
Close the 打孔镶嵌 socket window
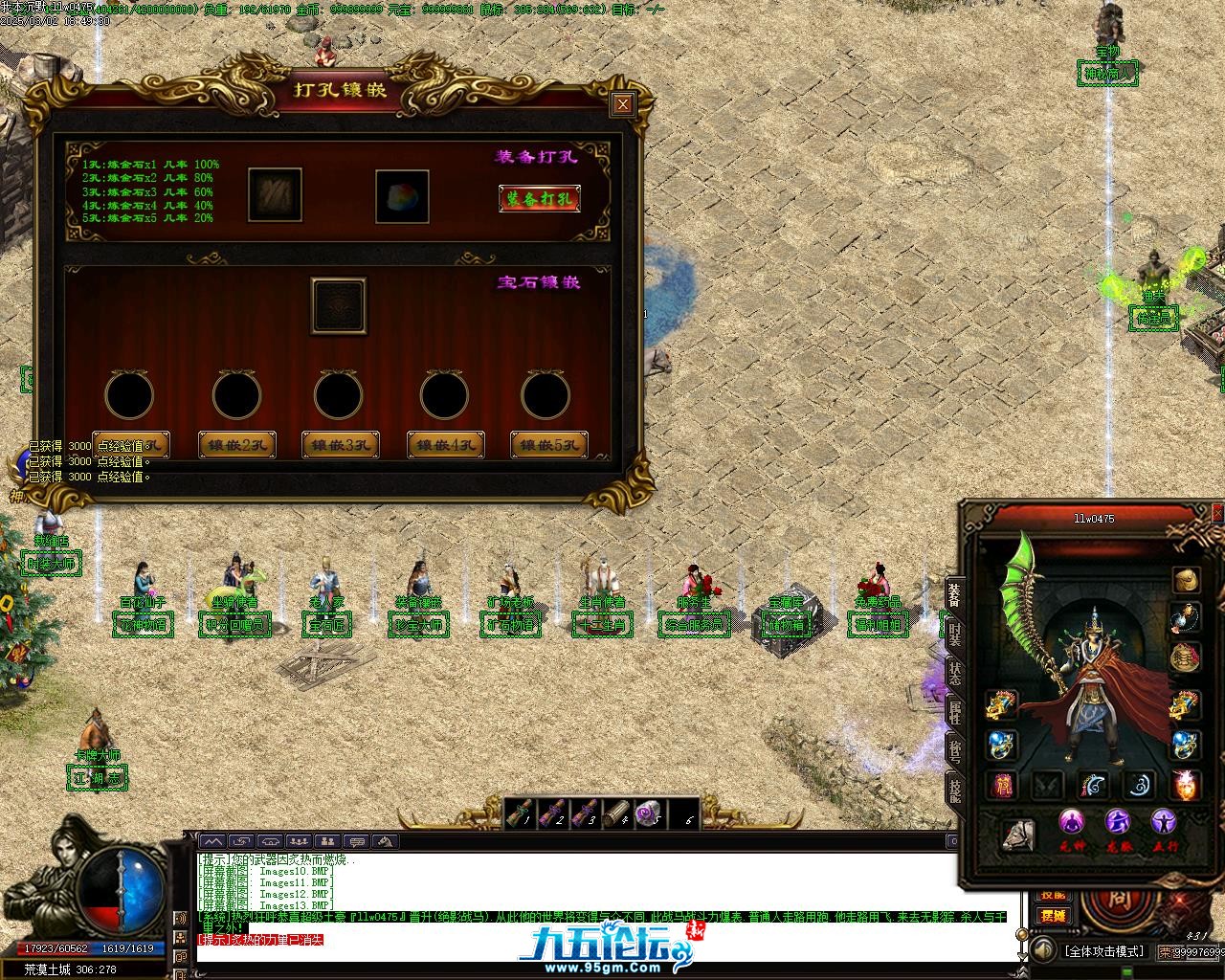[623, 104]
